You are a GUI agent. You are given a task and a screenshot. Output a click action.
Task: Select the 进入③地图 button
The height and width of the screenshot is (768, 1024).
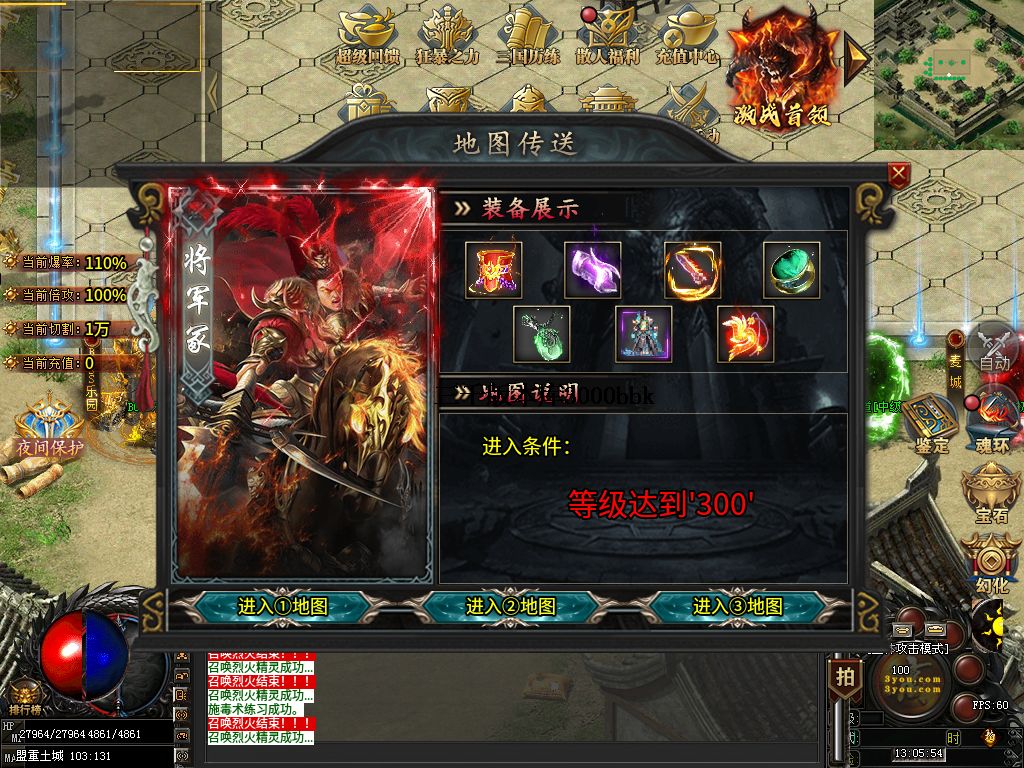coord(738,606)
